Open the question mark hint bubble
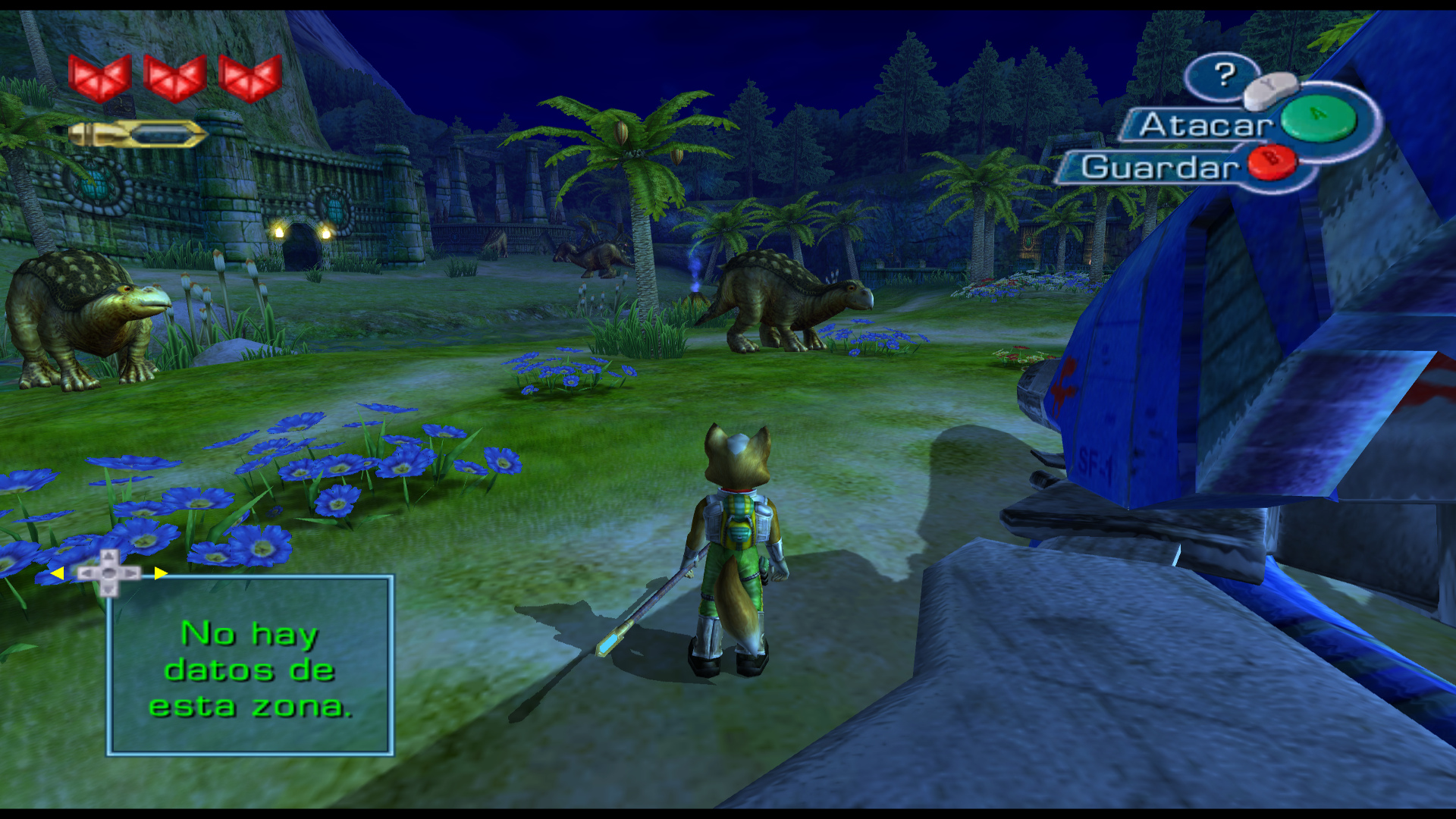The width and height of the screenshot is (1456, 819). 1223,74
